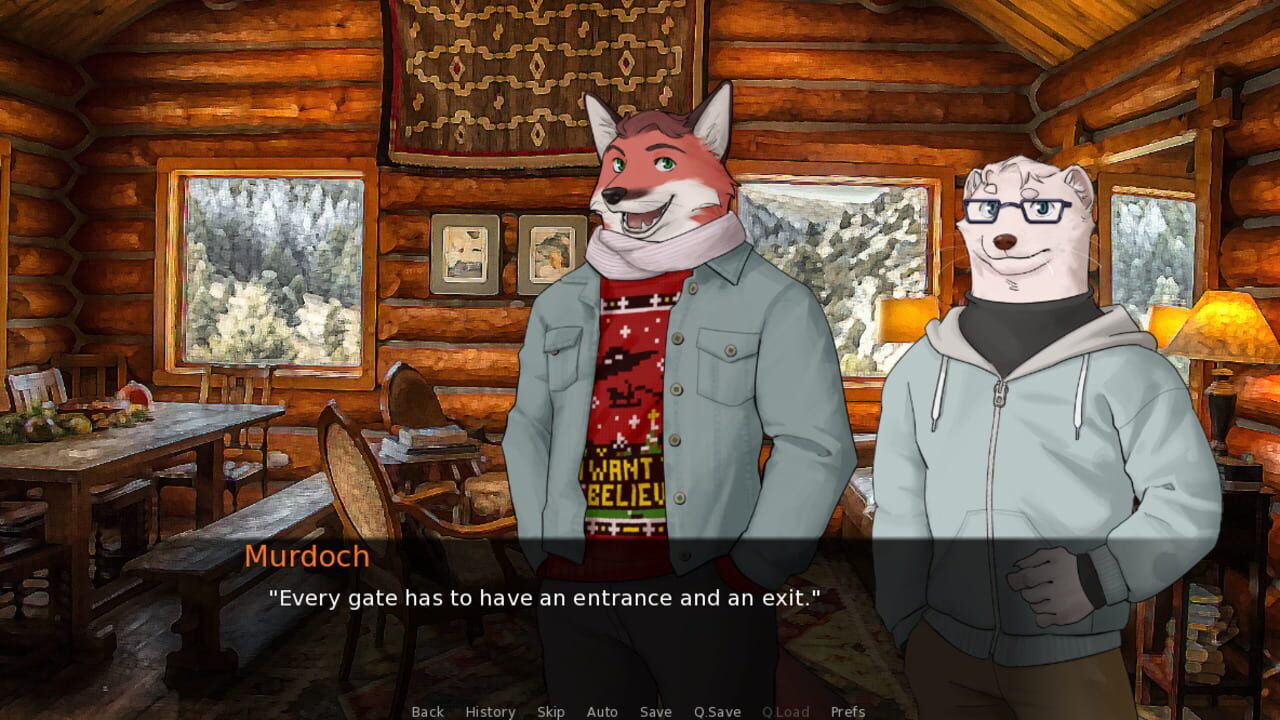Click the Murdoch name label
Screen dimensions: 1280x720
[308, 557]
